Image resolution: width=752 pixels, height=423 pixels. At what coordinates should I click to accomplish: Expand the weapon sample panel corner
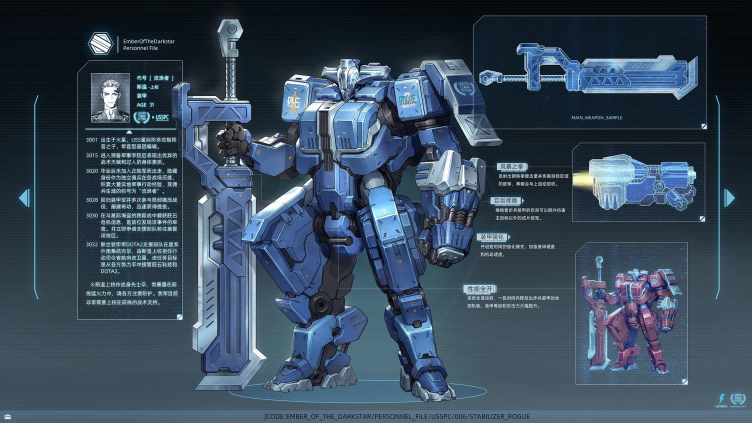705,126
